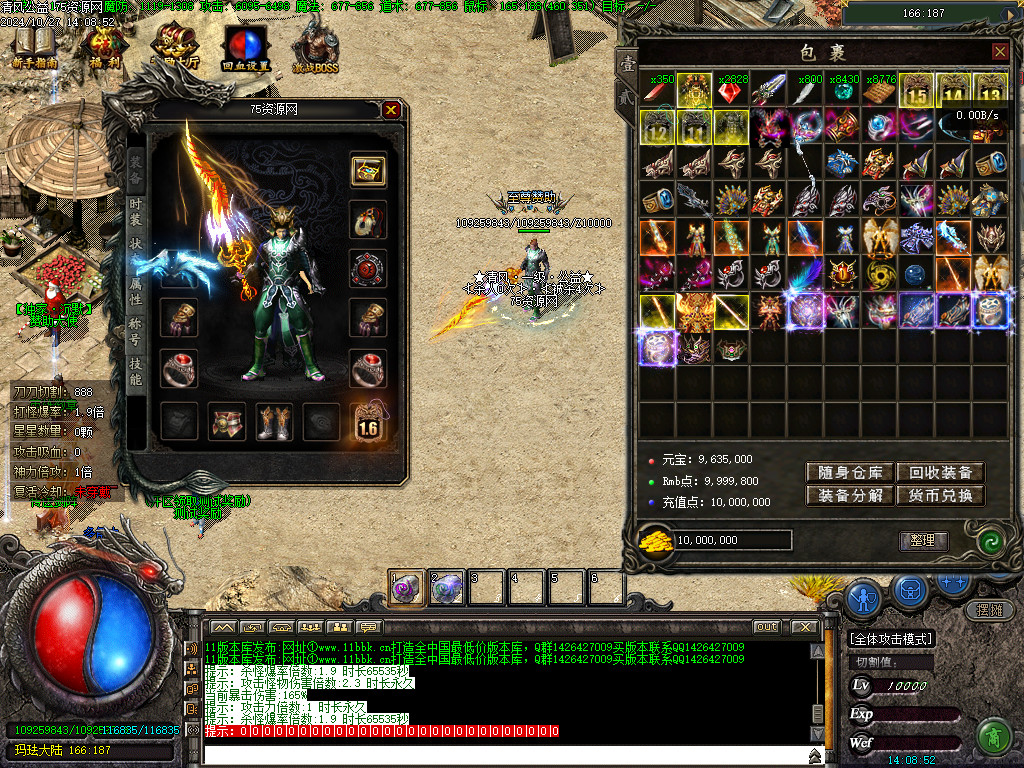
Task: Choose the 装备分解 equipment dismantle button
Action: pyautogui.click(x=850, y=495)
